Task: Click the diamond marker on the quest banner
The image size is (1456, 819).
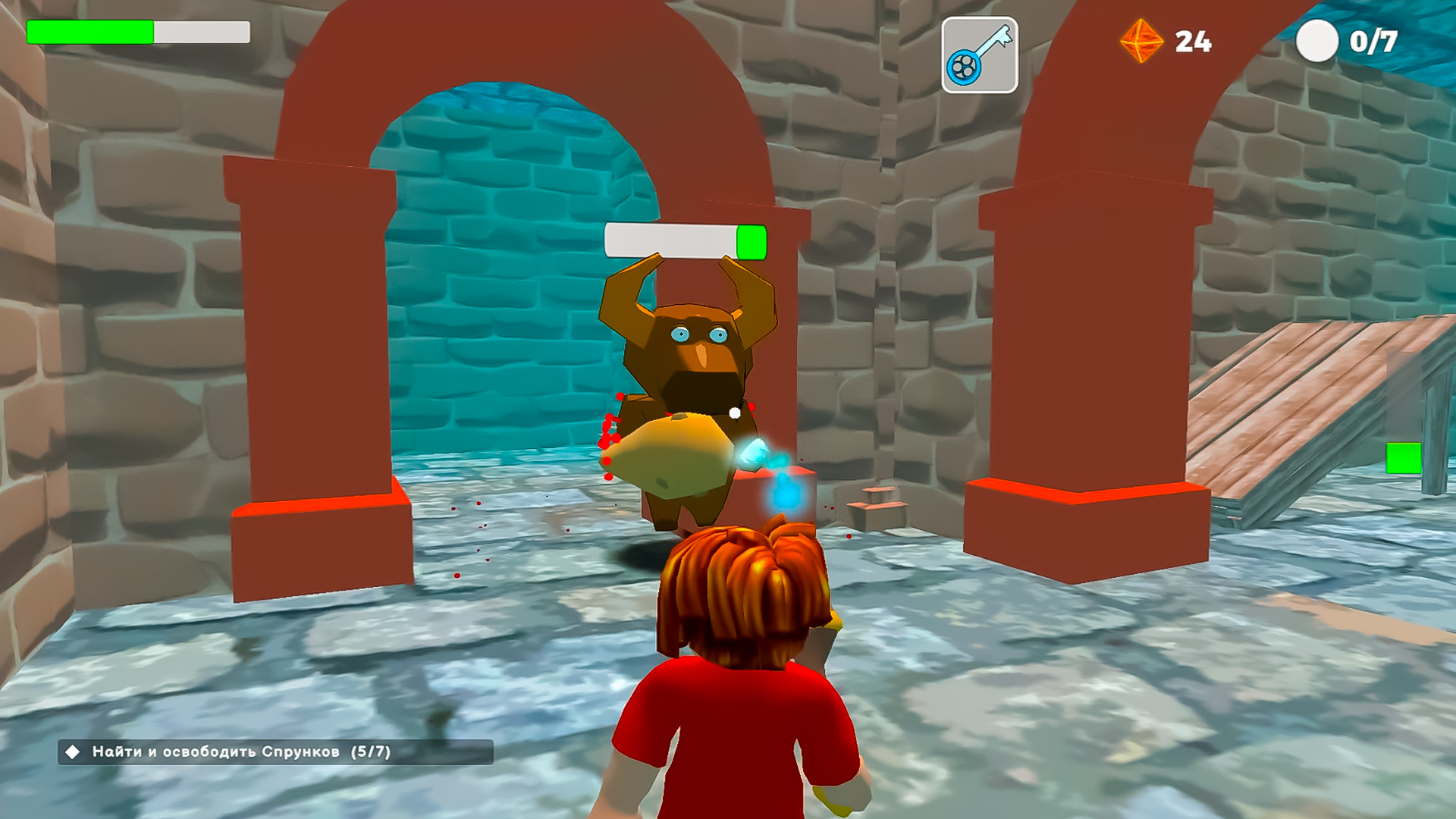Action: 71,753
